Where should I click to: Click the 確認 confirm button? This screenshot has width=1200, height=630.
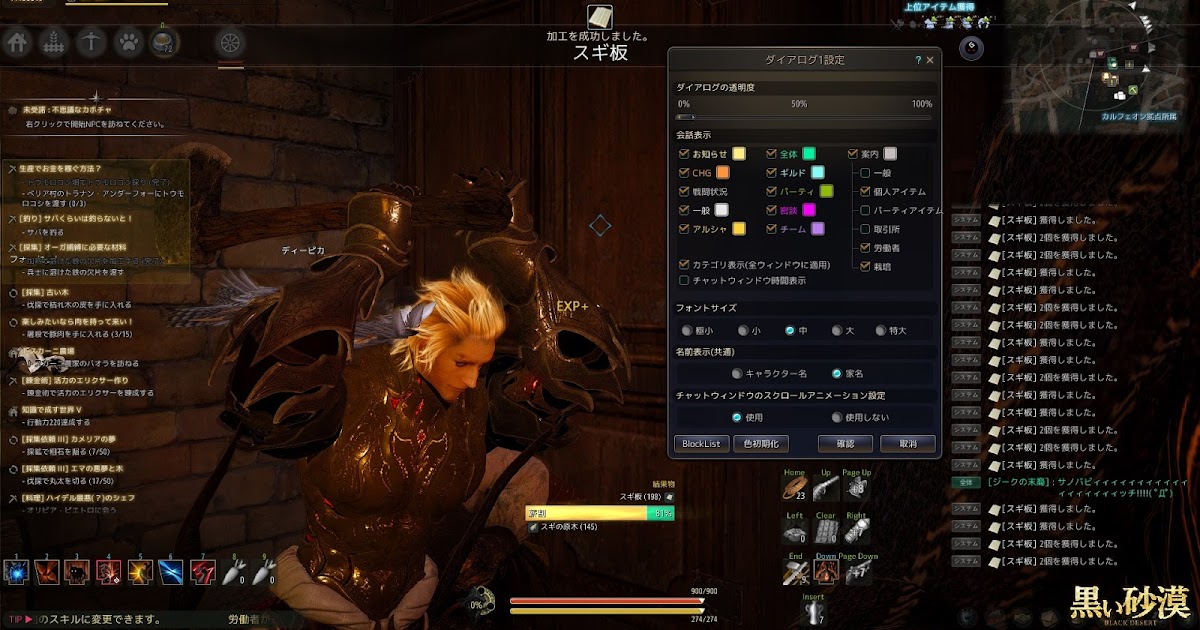pyautogui.click(x=845, y=443)
